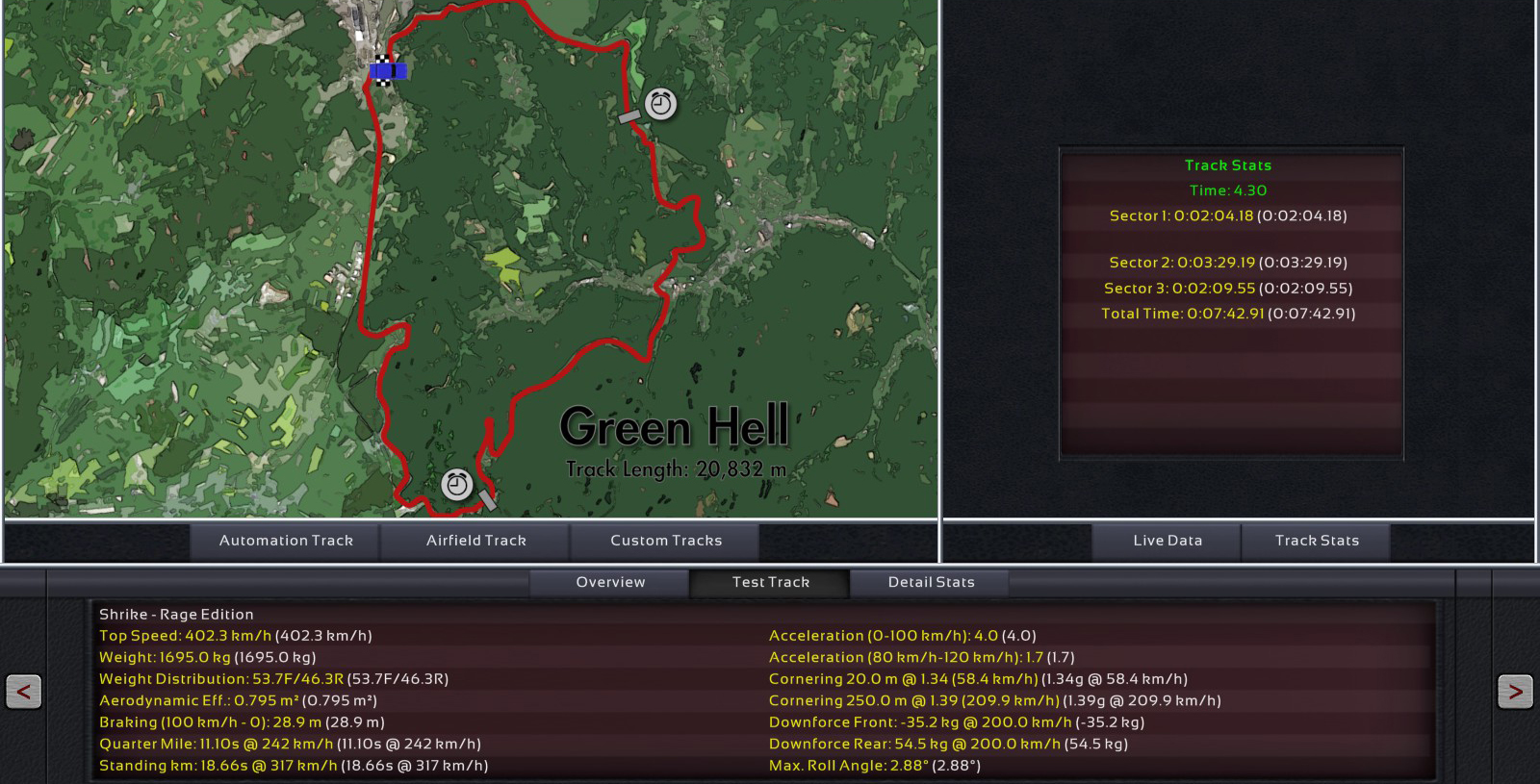Switch to the Track Stats panel

(x=1316, y=541)
